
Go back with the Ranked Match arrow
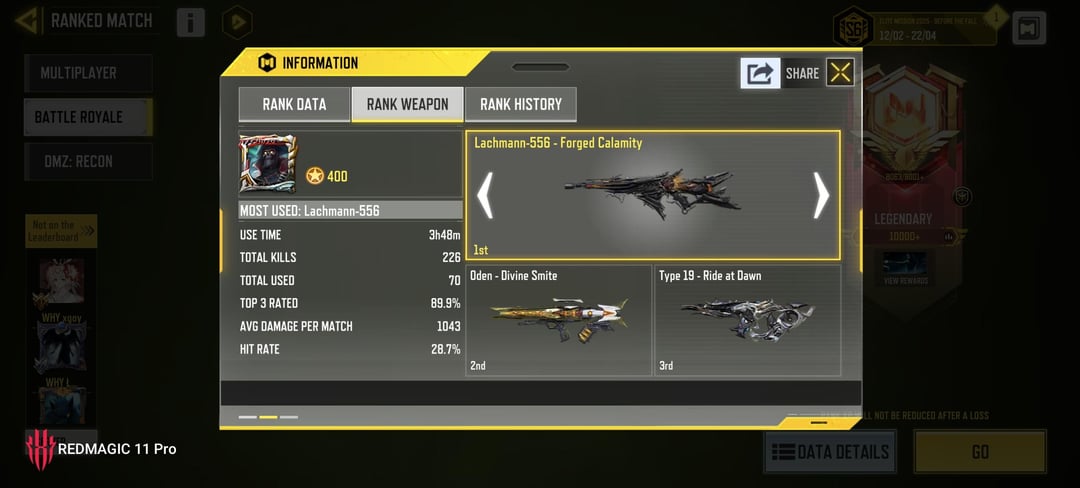pos(28,20)
